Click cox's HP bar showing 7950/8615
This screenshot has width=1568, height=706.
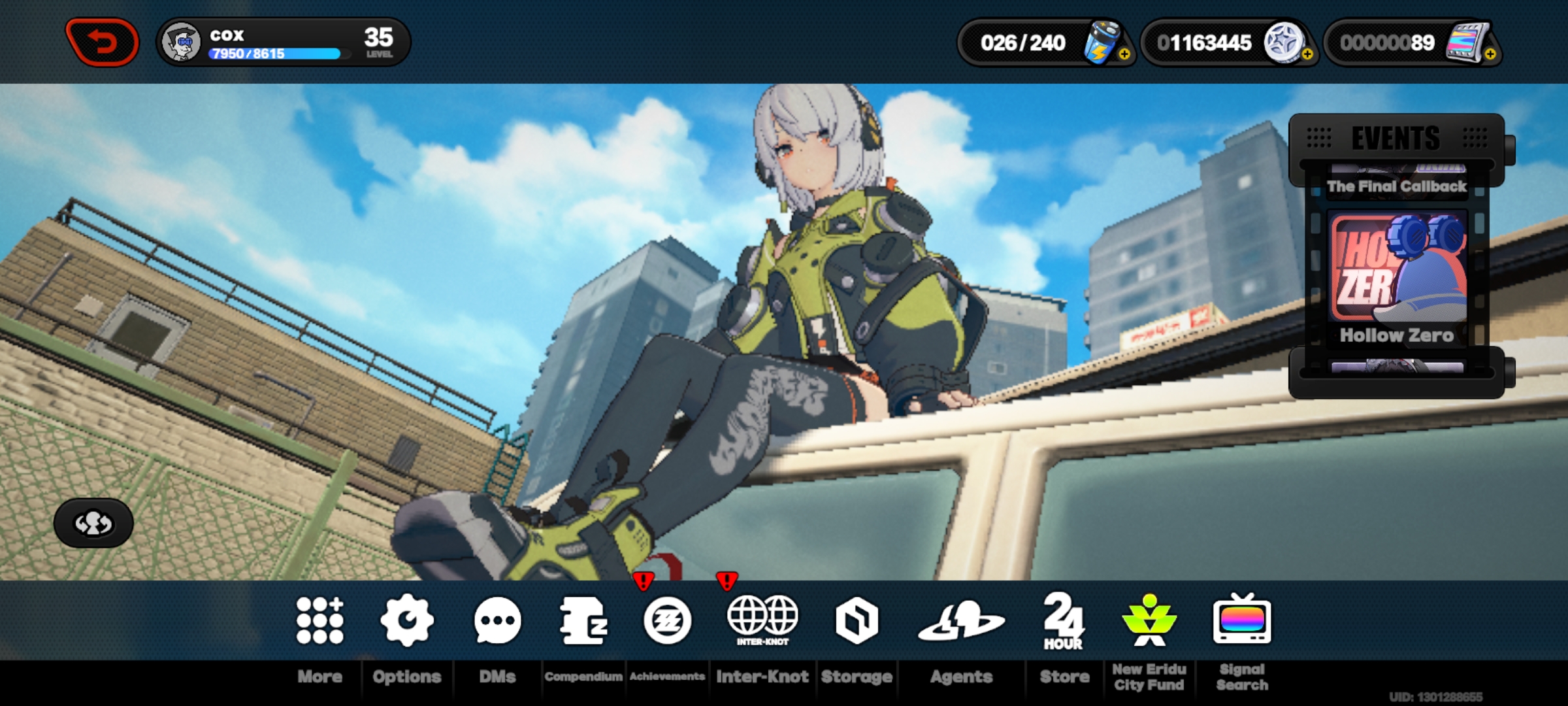click(274, 55)
